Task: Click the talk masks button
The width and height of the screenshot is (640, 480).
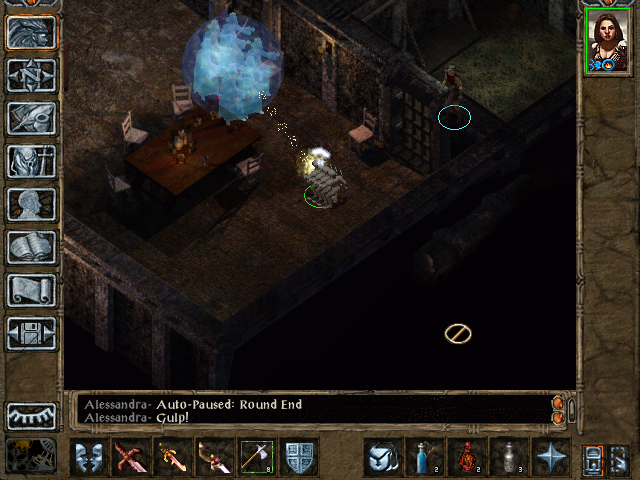Action: 90,457
